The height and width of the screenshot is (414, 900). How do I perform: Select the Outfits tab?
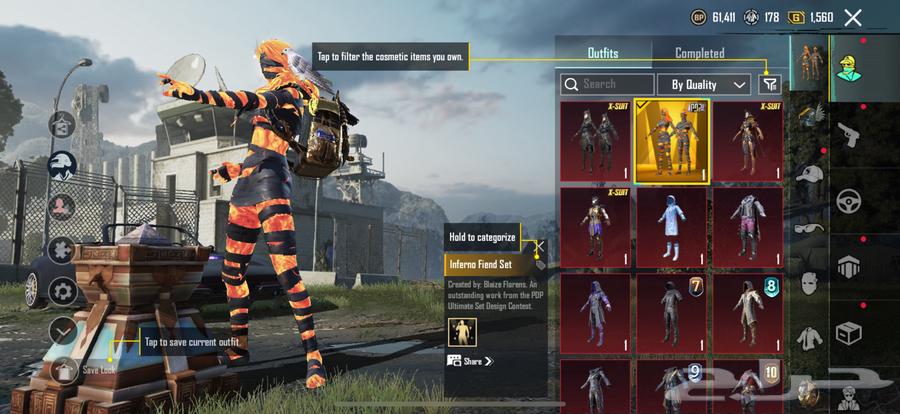(602, 53)
